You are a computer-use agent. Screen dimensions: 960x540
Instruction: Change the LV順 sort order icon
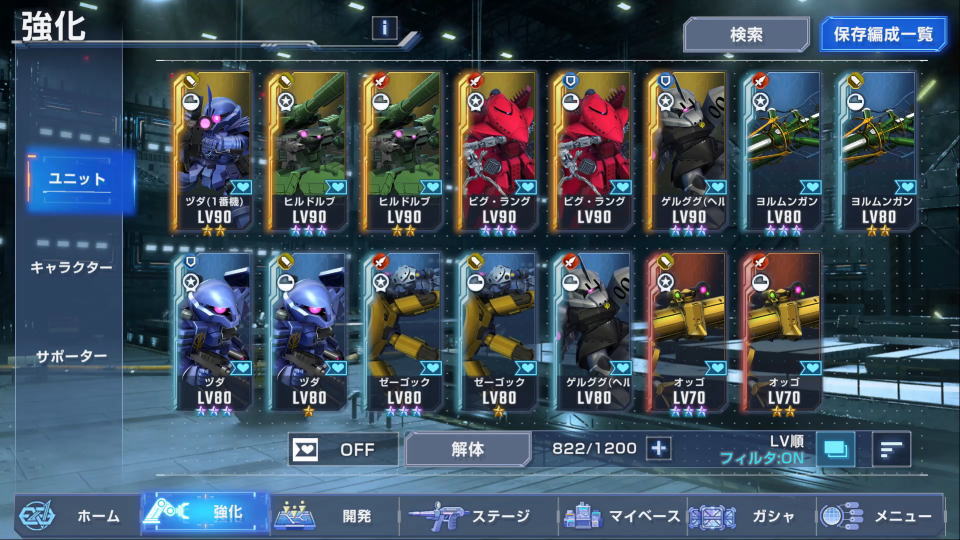890,449
